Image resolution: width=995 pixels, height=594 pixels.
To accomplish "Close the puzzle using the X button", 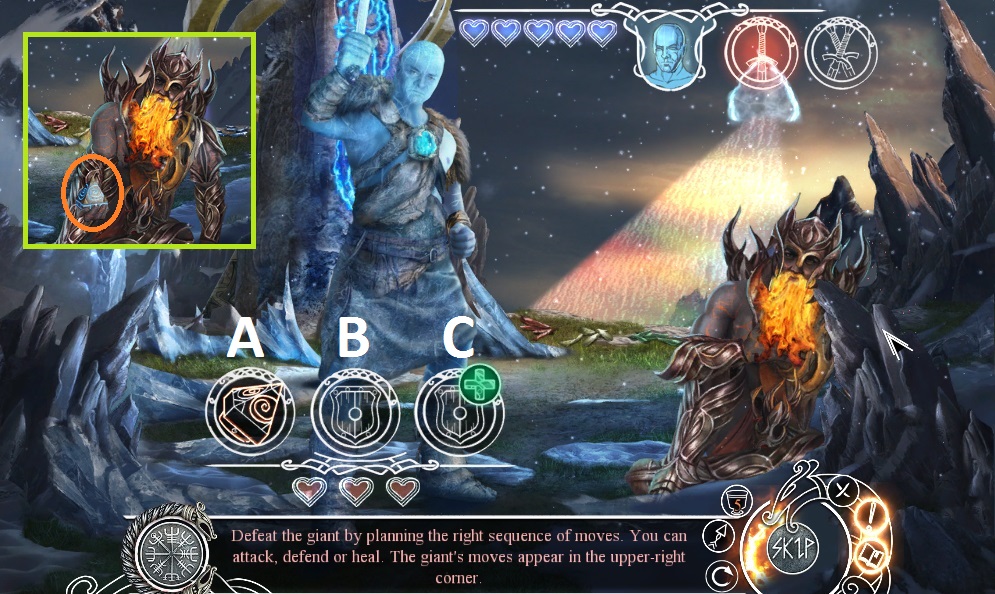I will coord(843,490).
